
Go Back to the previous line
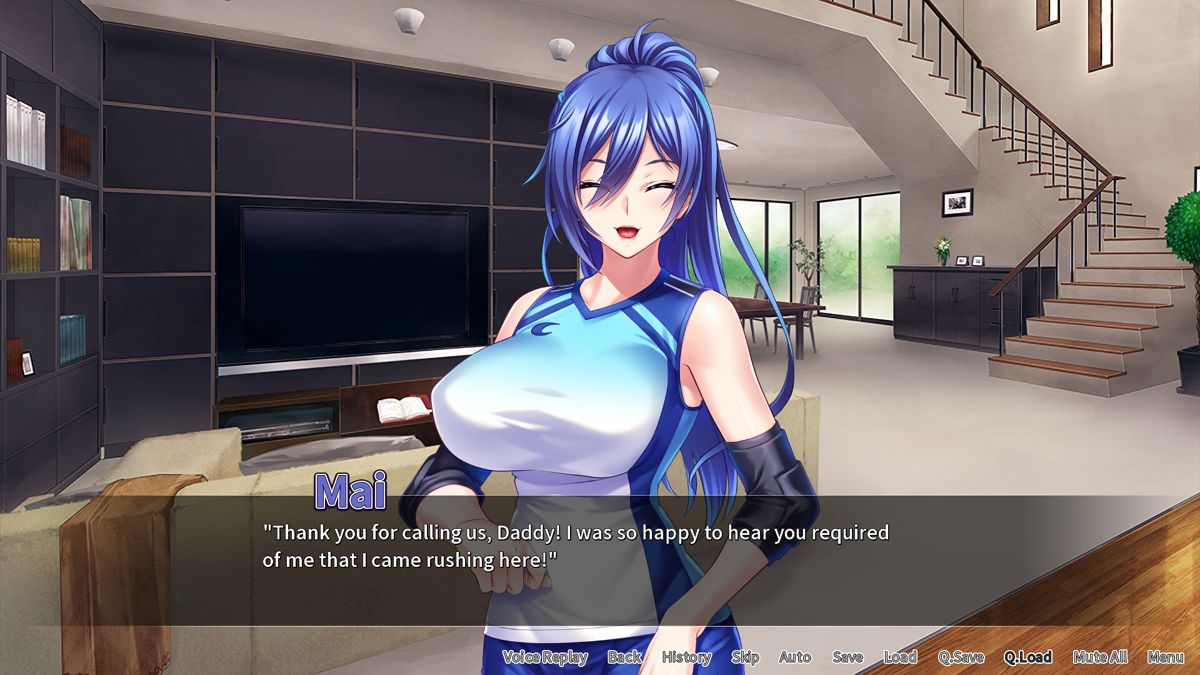[625, 657]
